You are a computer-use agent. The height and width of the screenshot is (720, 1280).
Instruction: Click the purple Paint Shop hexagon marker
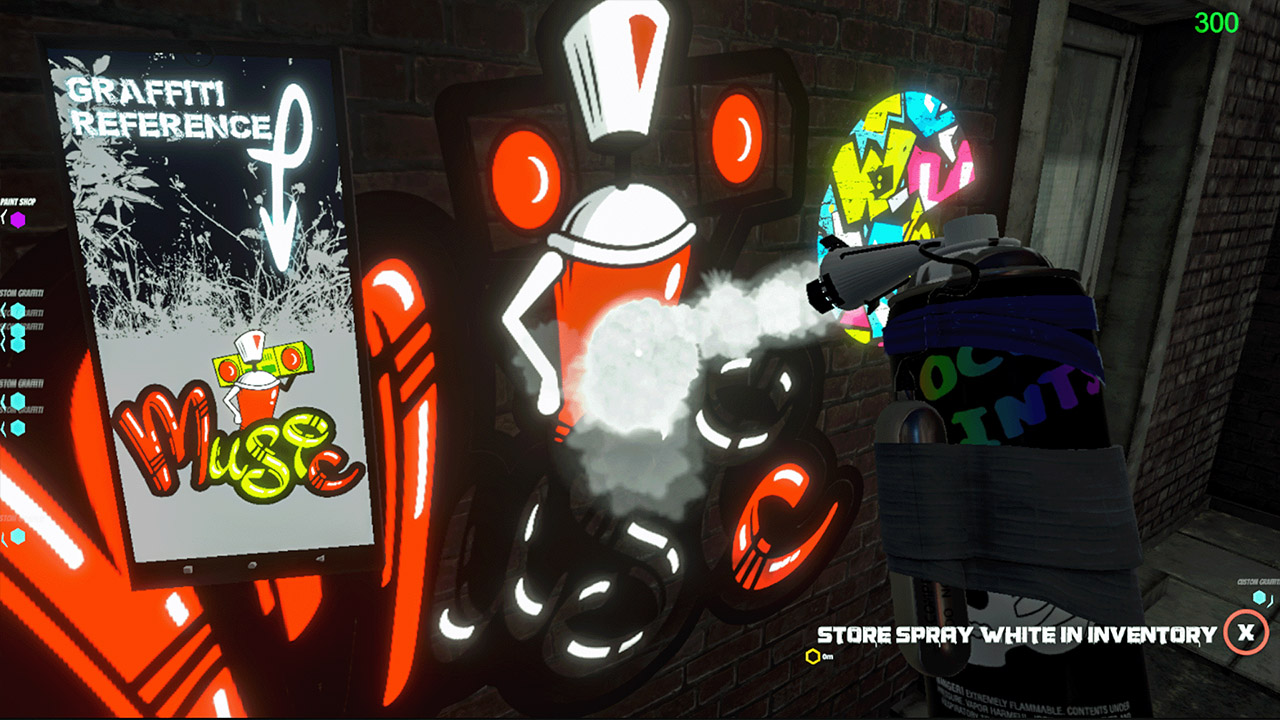coord(18,218)
